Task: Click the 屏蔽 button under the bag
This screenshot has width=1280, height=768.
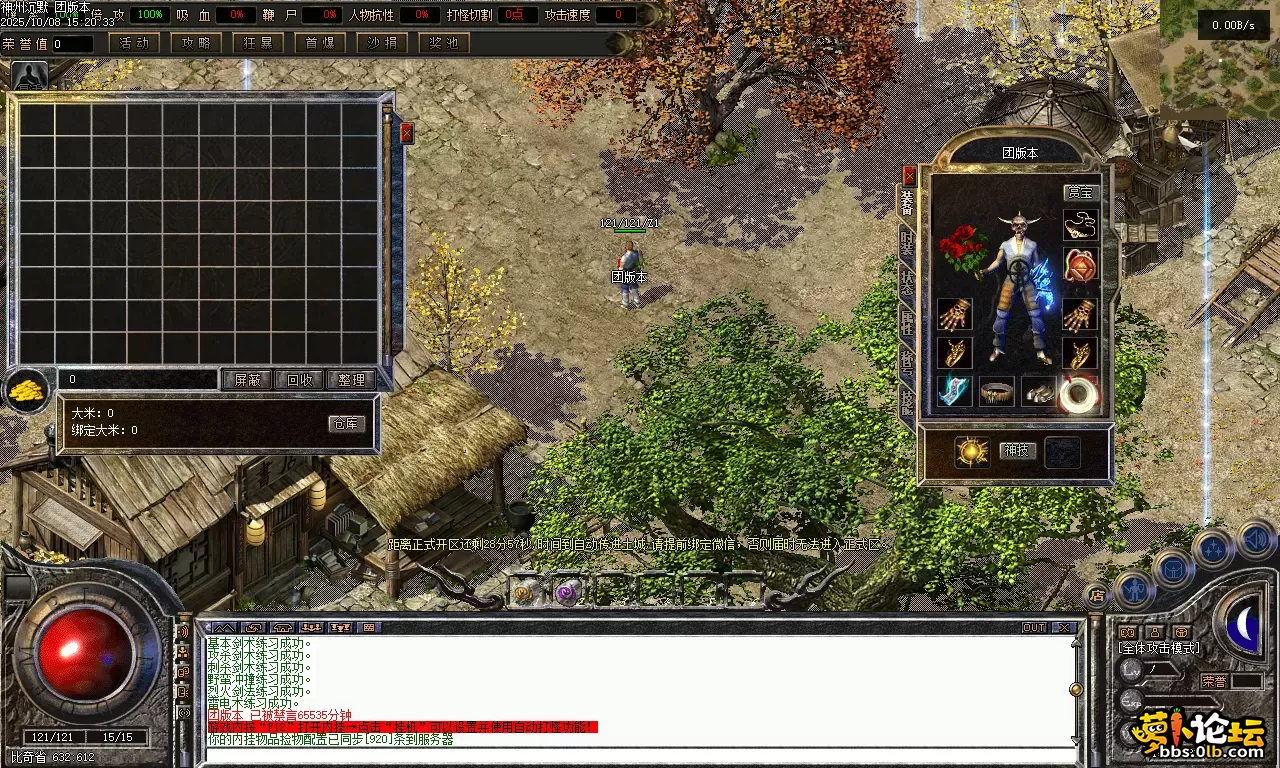Action: (x=247, y=380)
